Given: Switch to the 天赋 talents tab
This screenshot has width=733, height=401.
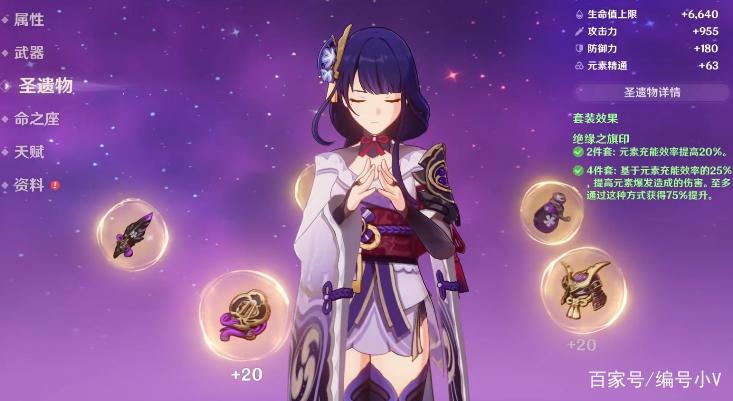Looking at the screenshot, I should [29, 152].
